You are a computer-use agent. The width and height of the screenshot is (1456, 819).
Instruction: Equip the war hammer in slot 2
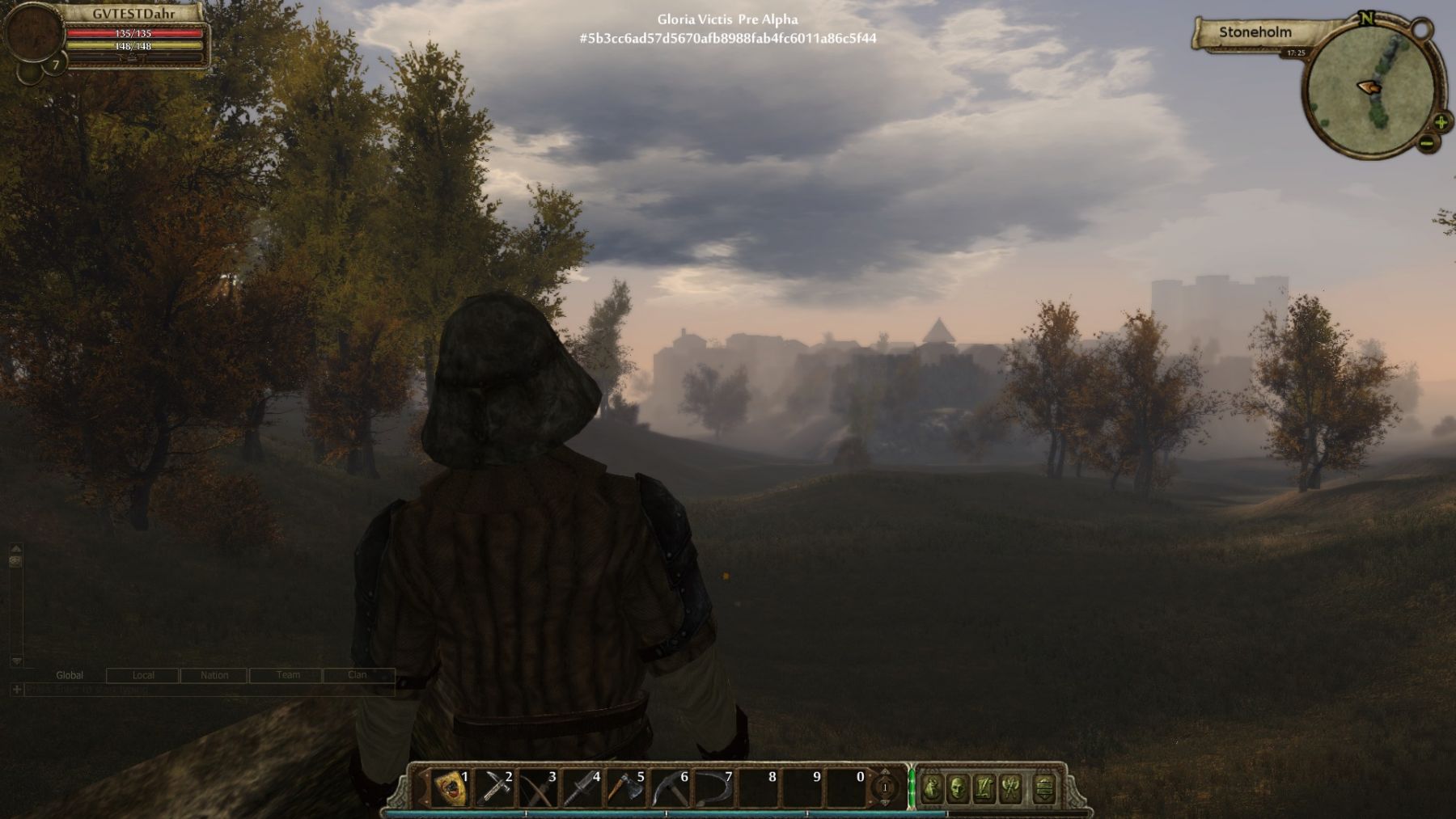[494, 787]
